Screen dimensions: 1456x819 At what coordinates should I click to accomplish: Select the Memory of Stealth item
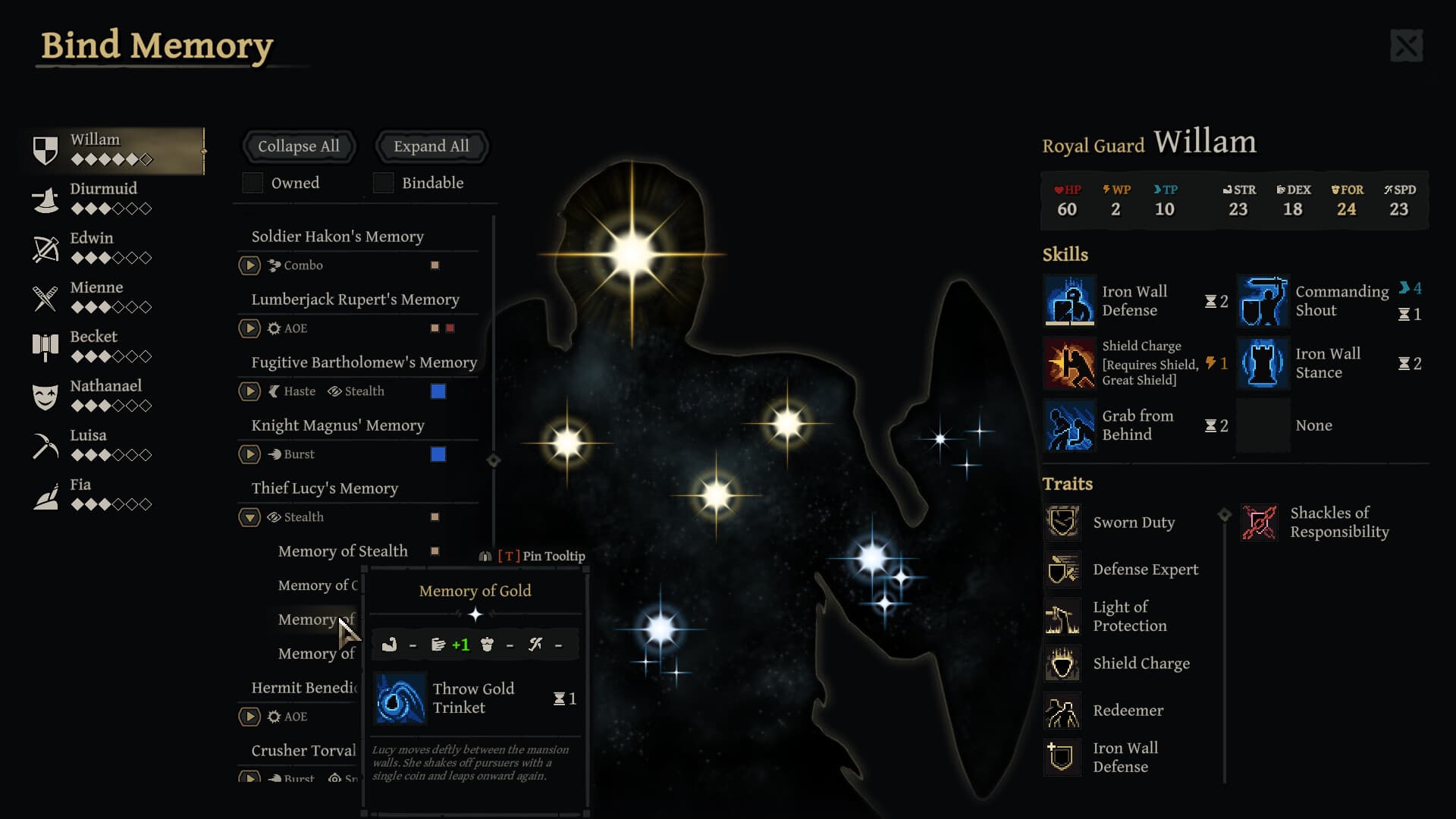click(343, 551)
